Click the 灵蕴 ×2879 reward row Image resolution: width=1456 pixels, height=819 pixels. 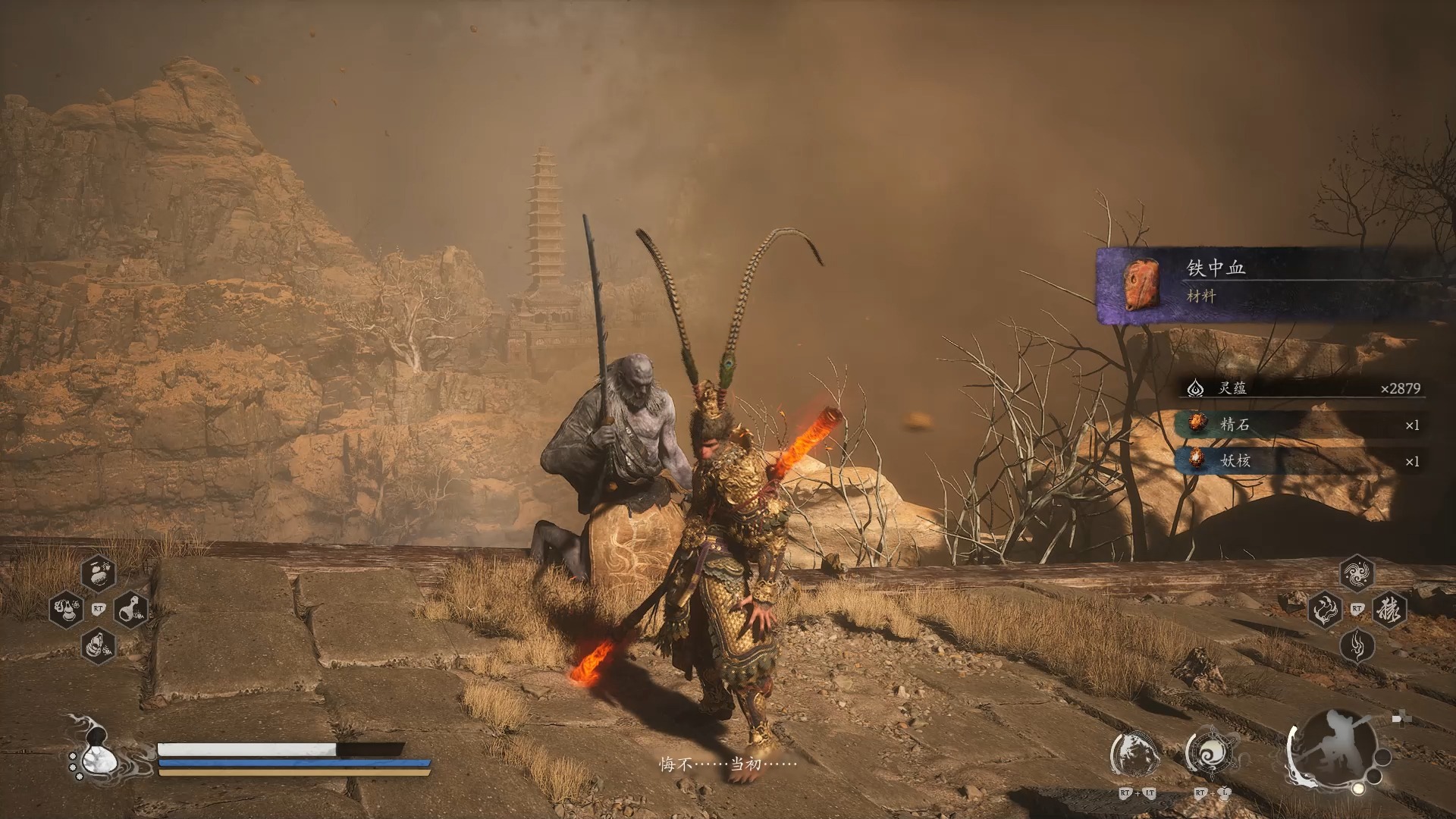tap(1301, 388)
